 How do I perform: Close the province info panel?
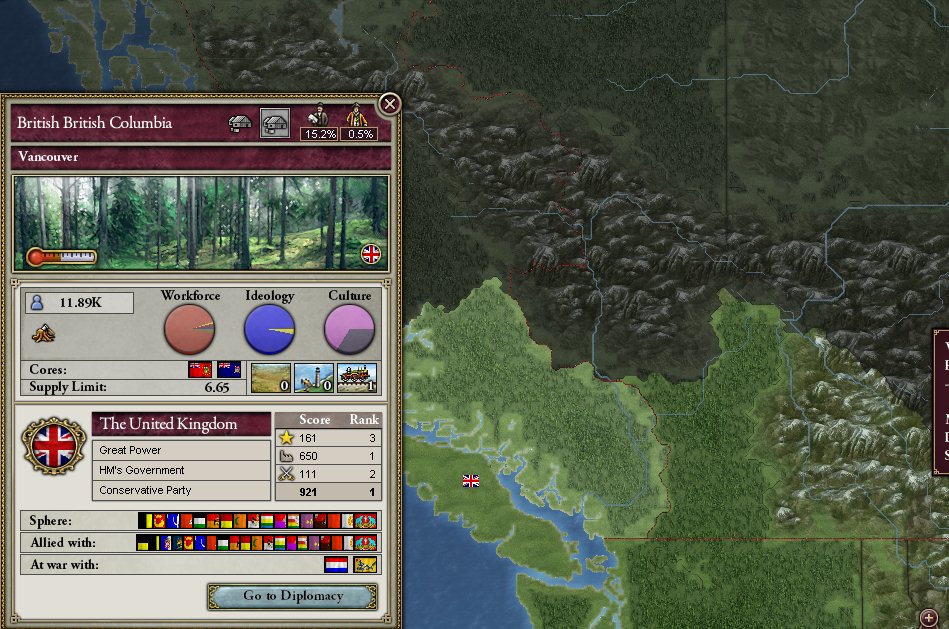point(390,103)
